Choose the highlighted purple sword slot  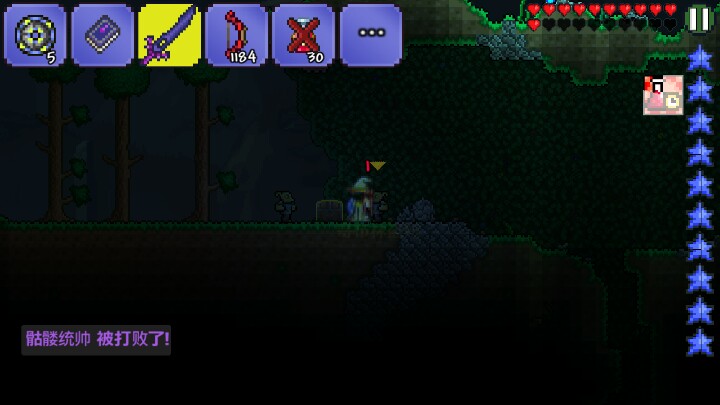tap(169, 35)
